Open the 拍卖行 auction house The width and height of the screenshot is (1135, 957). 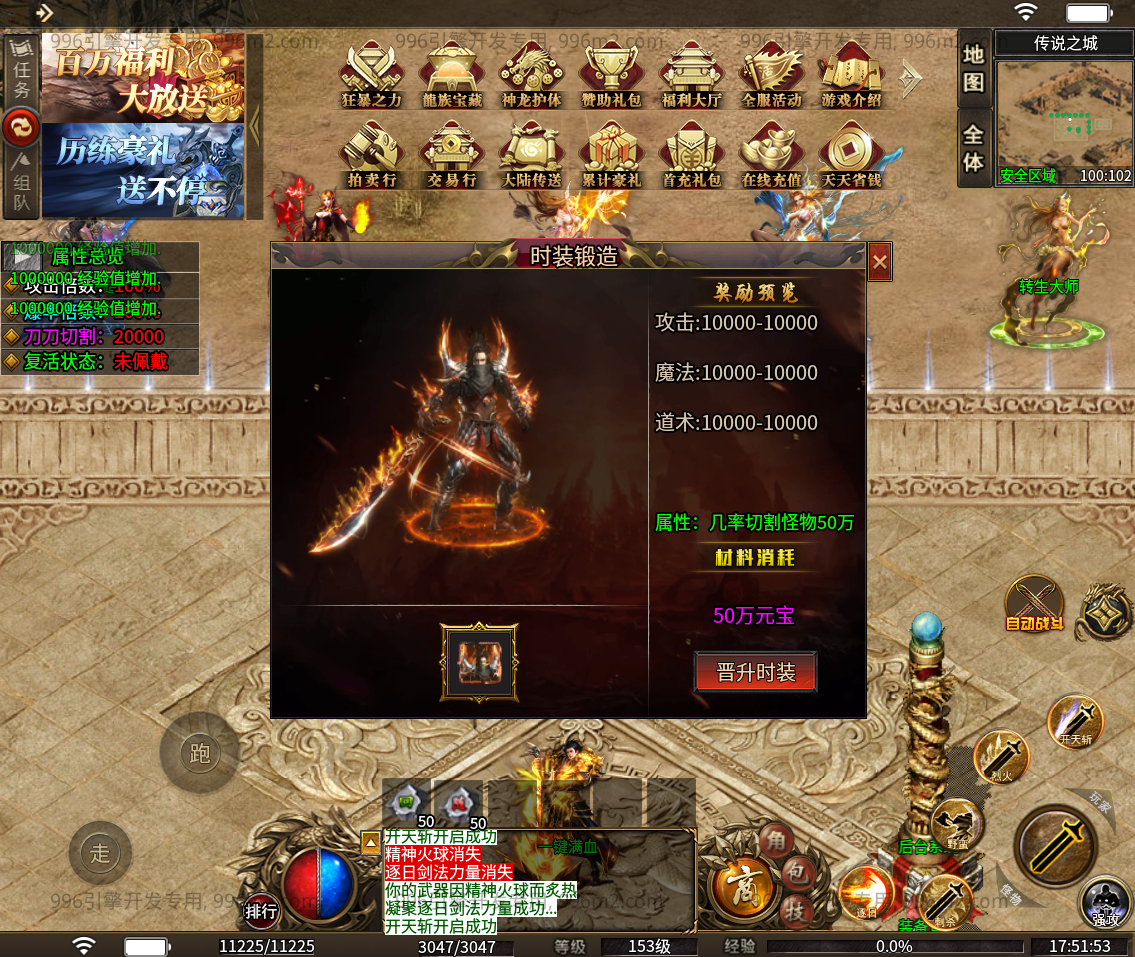tap(371, 153)
